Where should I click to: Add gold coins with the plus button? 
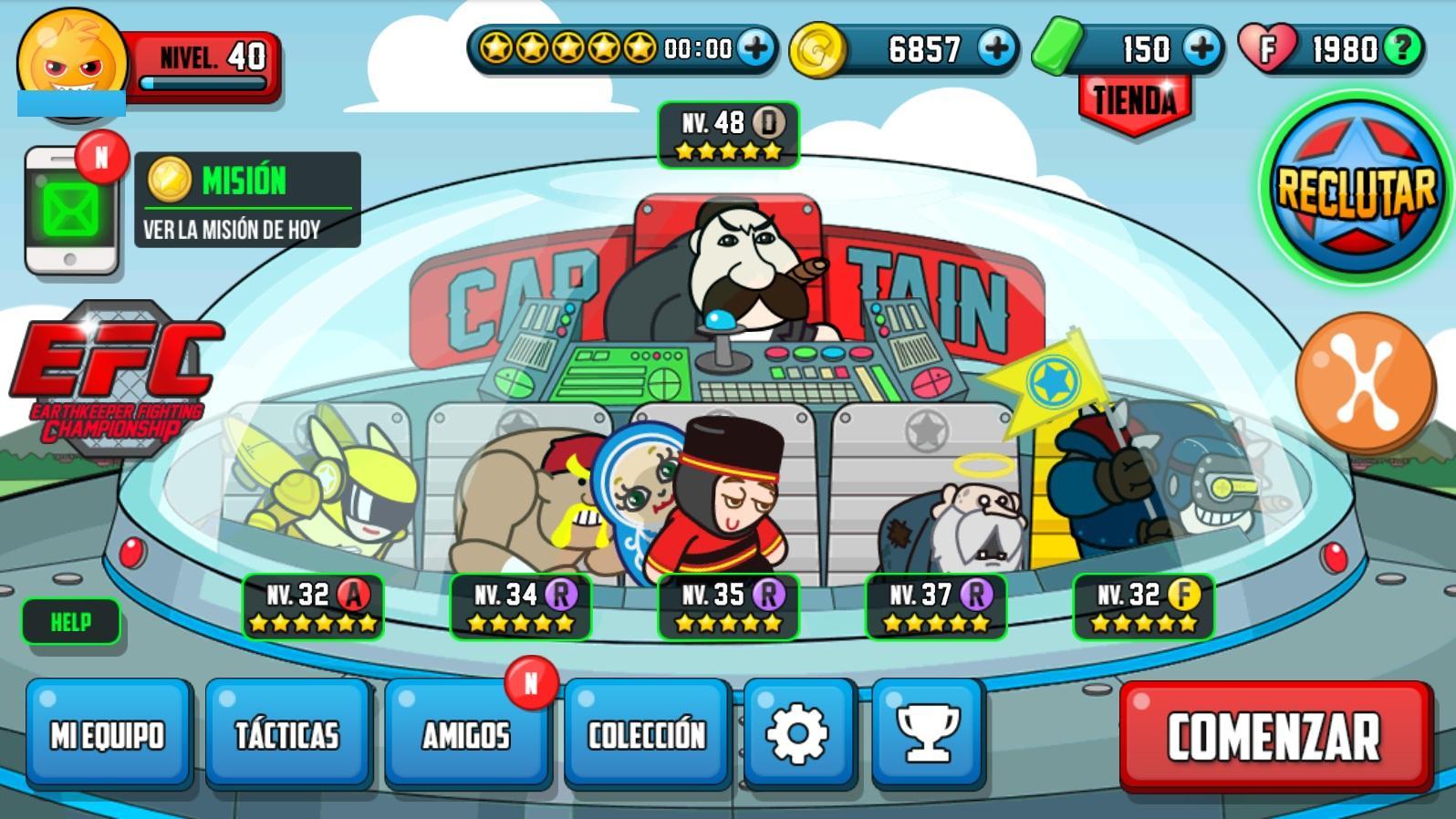997,47
